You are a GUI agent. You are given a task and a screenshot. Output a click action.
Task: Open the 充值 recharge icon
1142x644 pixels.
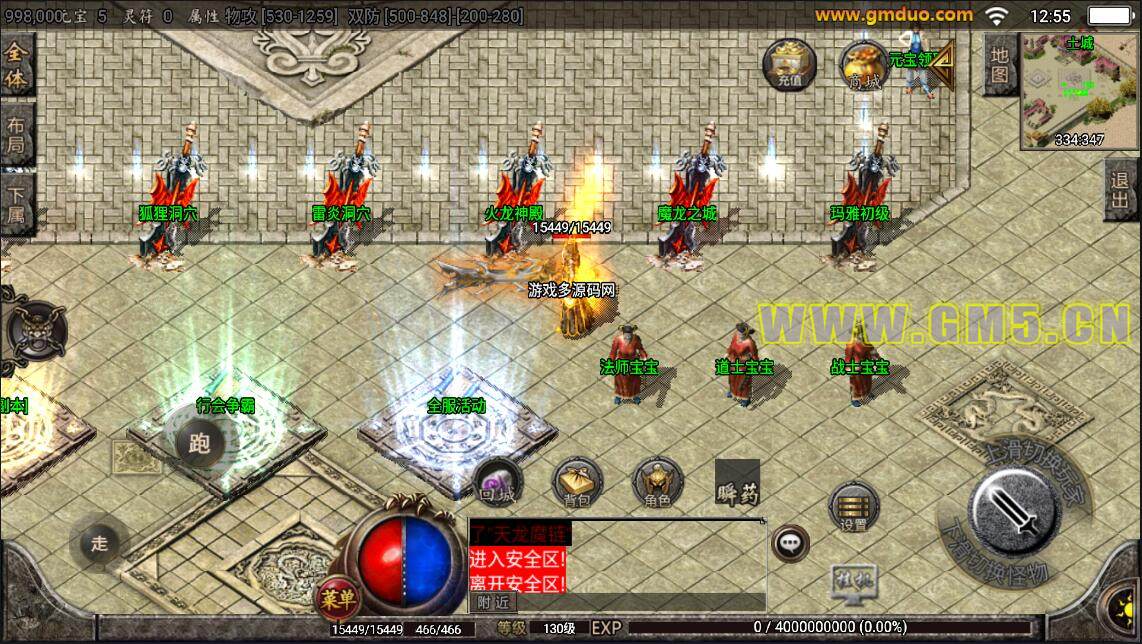(x=789, y=67)
